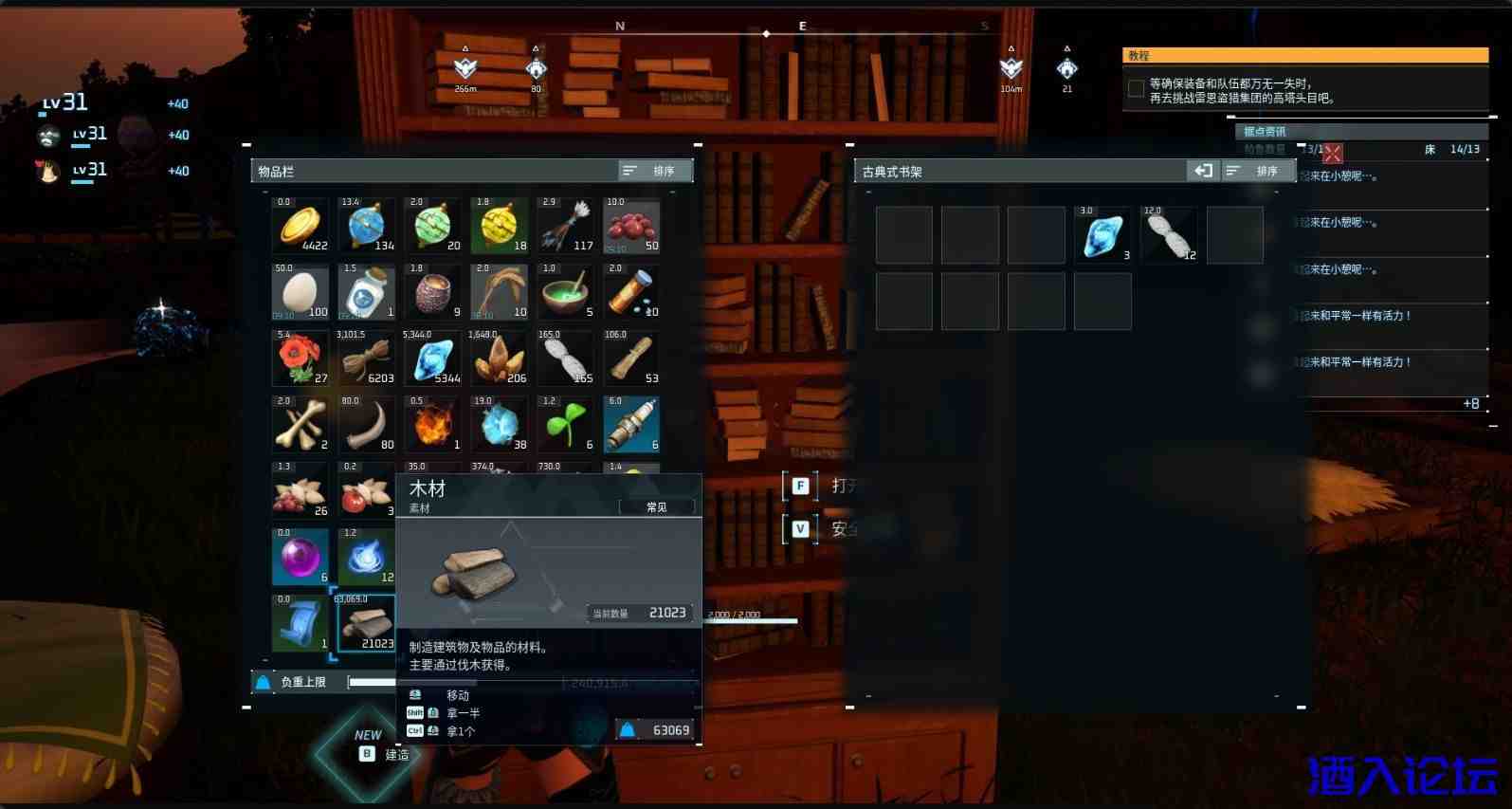Select the green soup bowl item
This screenshot has width=1512, height=809.
566,293
